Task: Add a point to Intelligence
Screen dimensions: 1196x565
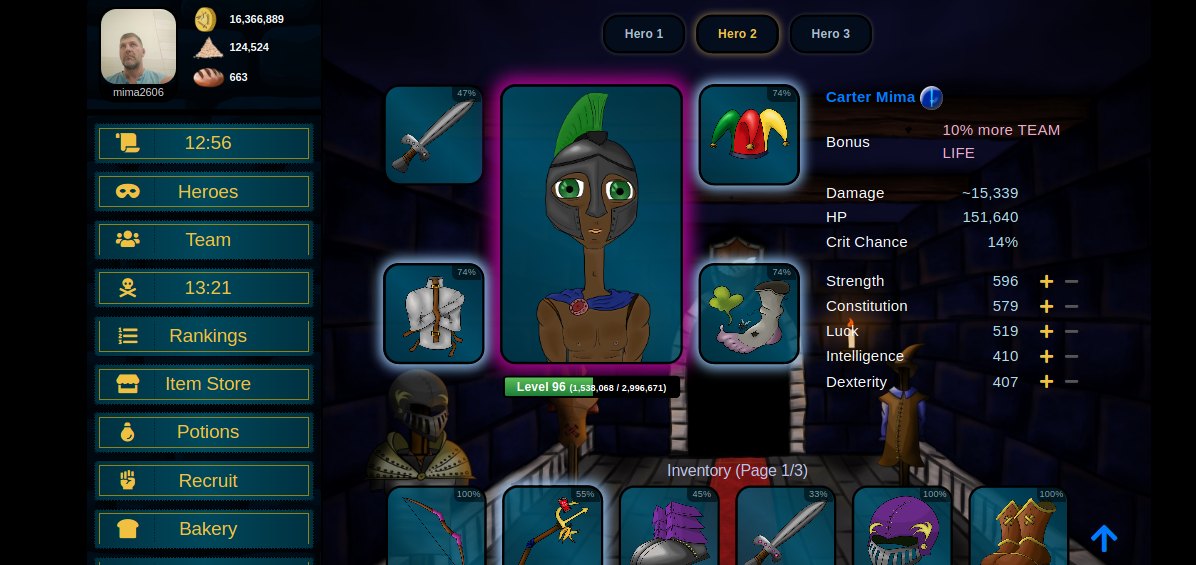Action: point(1047,356)
